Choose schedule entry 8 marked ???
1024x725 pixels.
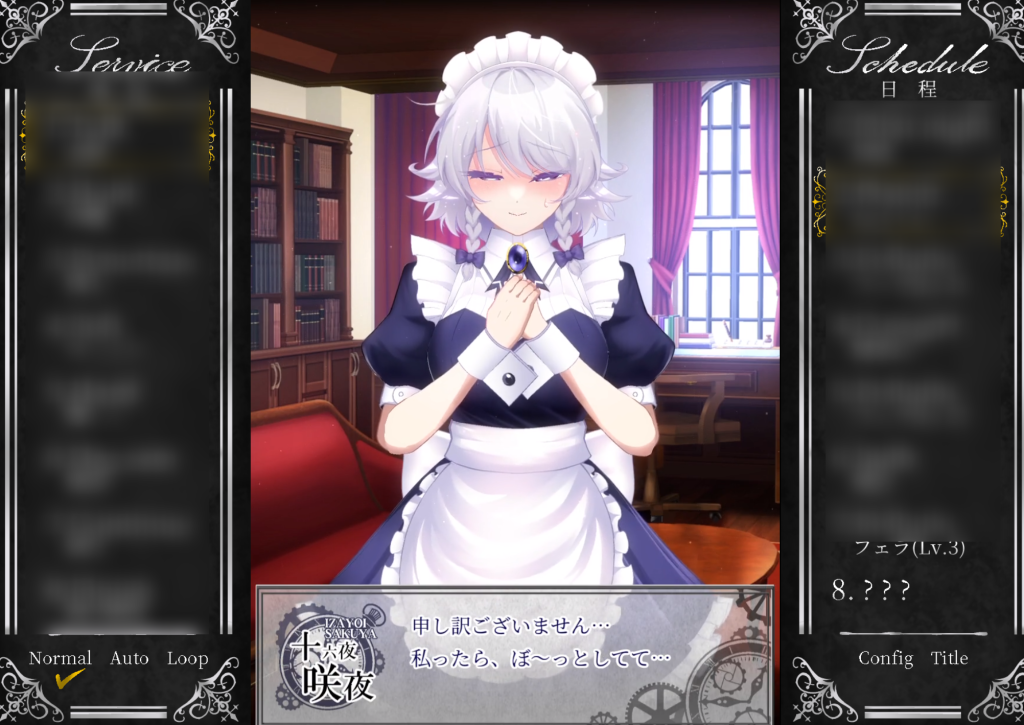(x=871, y=591)
